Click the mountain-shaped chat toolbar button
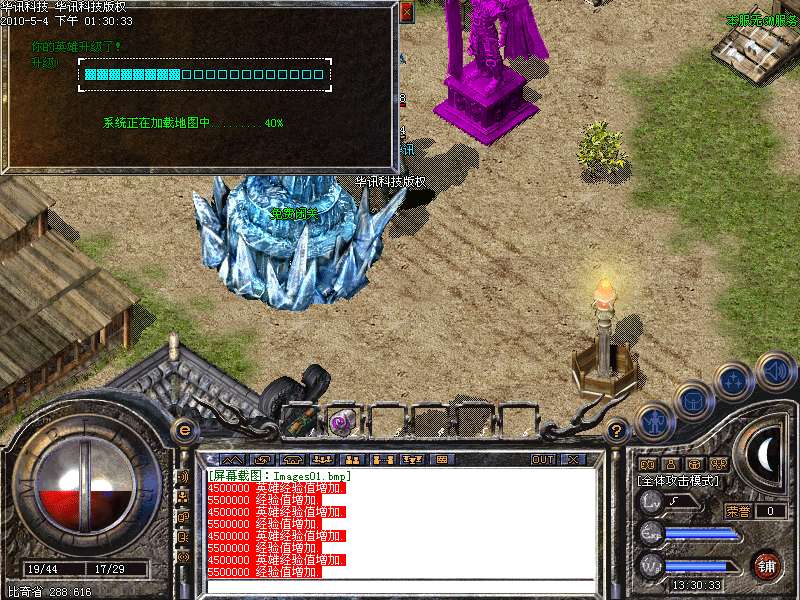The height and width of the screenshot is (600, 800). click(x=231, y=460)
